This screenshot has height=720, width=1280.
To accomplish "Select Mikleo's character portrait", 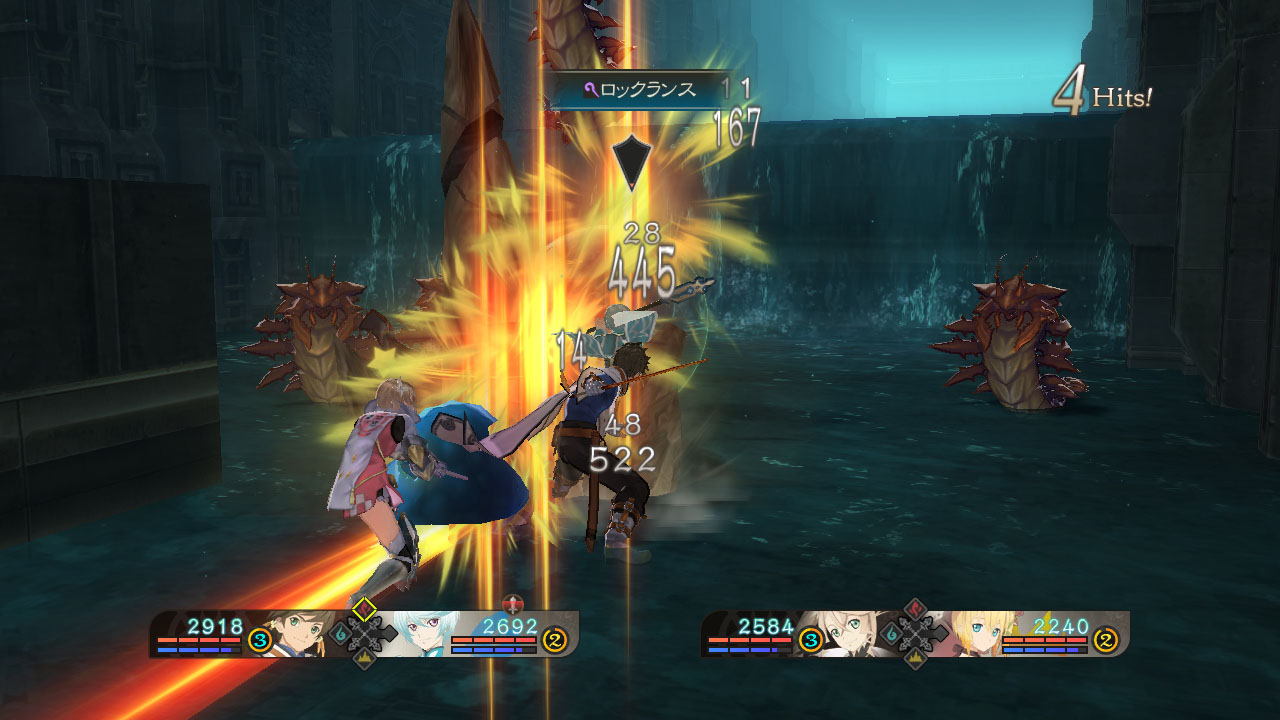I will pos(423,632).
